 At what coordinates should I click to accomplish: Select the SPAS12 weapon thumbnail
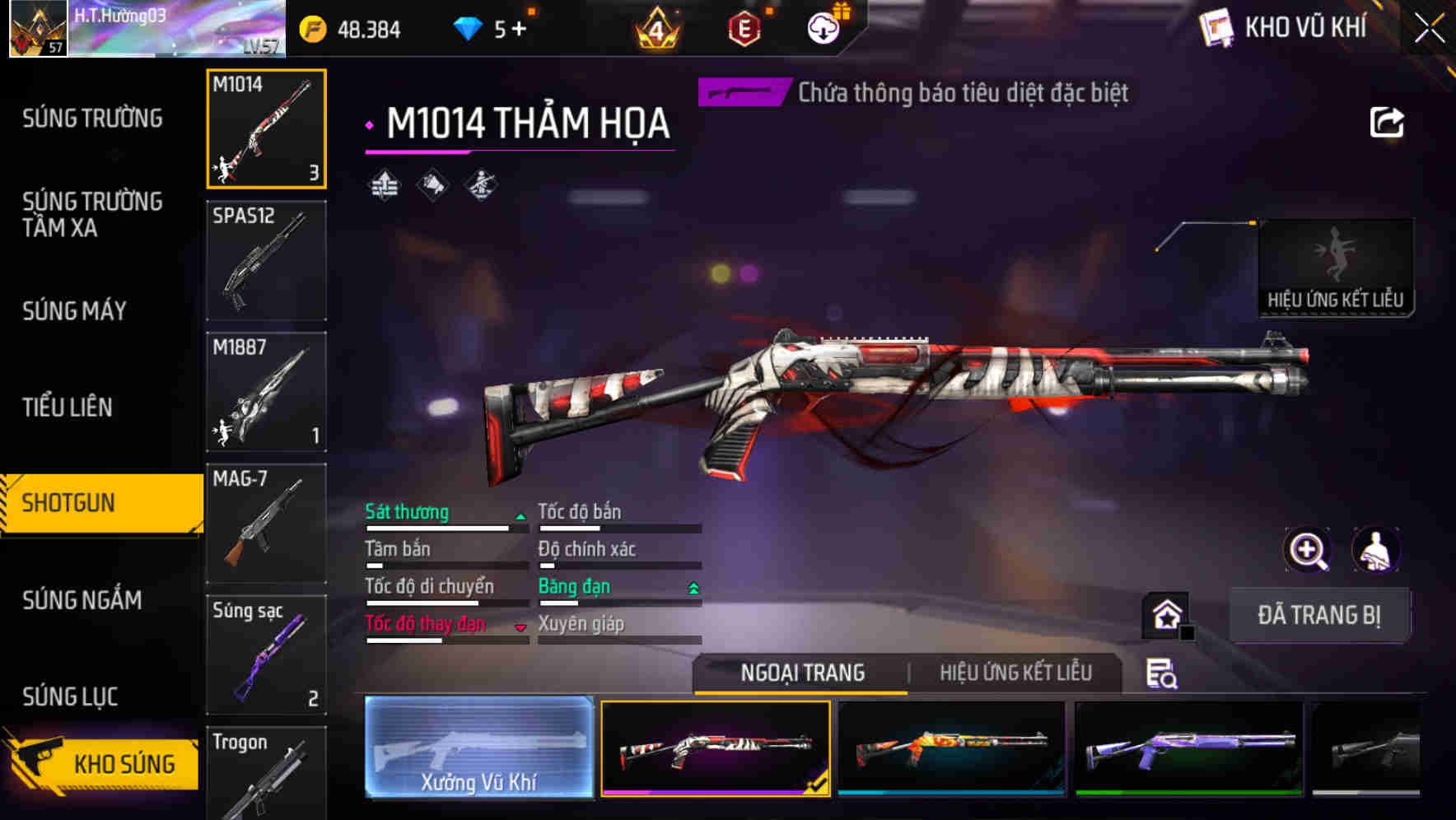[265, 259]
